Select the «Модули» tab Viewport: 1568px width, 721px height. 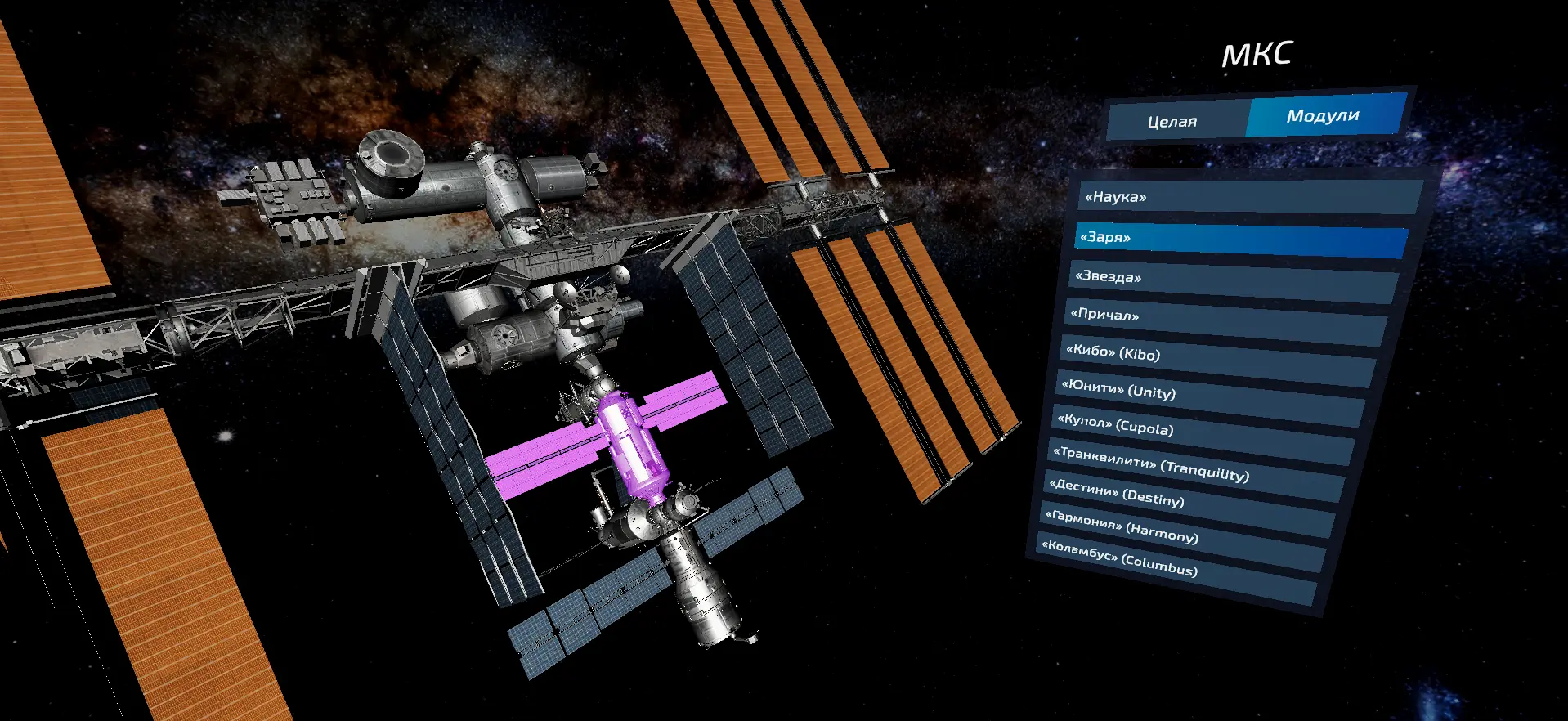click(x=1324, y=115)
